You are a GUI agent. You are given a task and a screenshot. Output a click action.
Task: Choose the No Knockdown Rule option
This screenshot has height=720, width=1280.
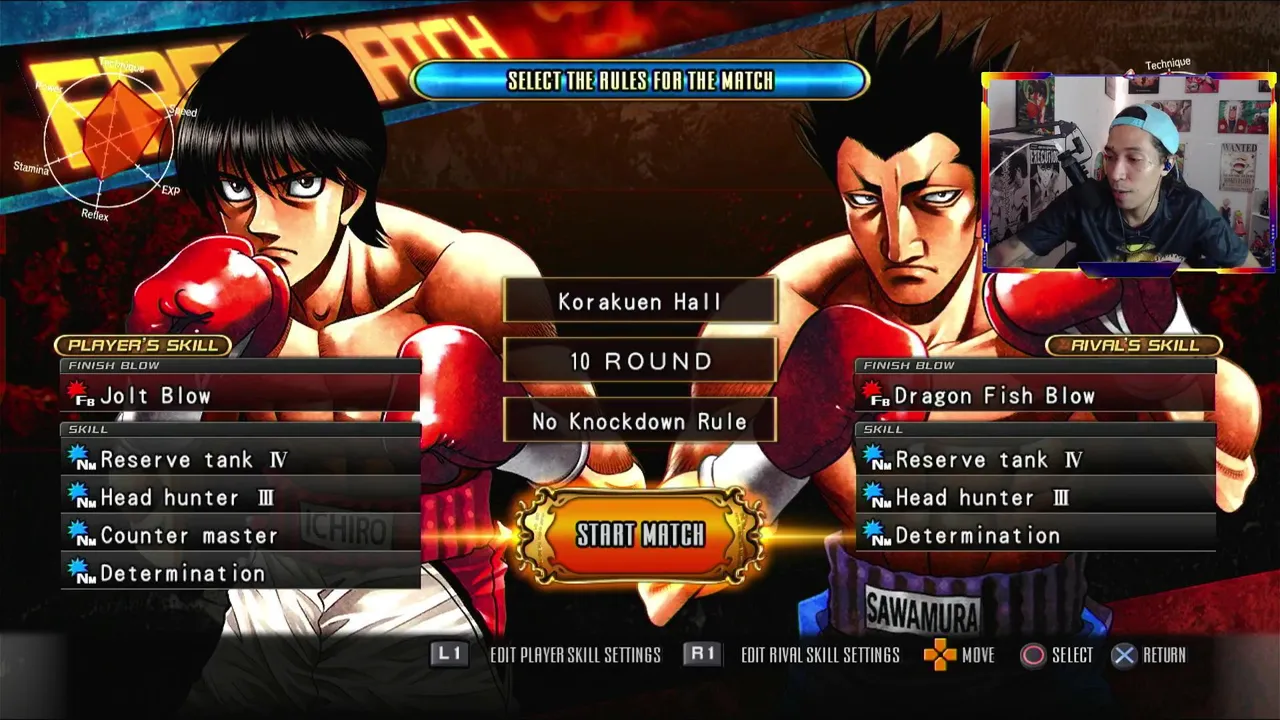coord(640,422)
